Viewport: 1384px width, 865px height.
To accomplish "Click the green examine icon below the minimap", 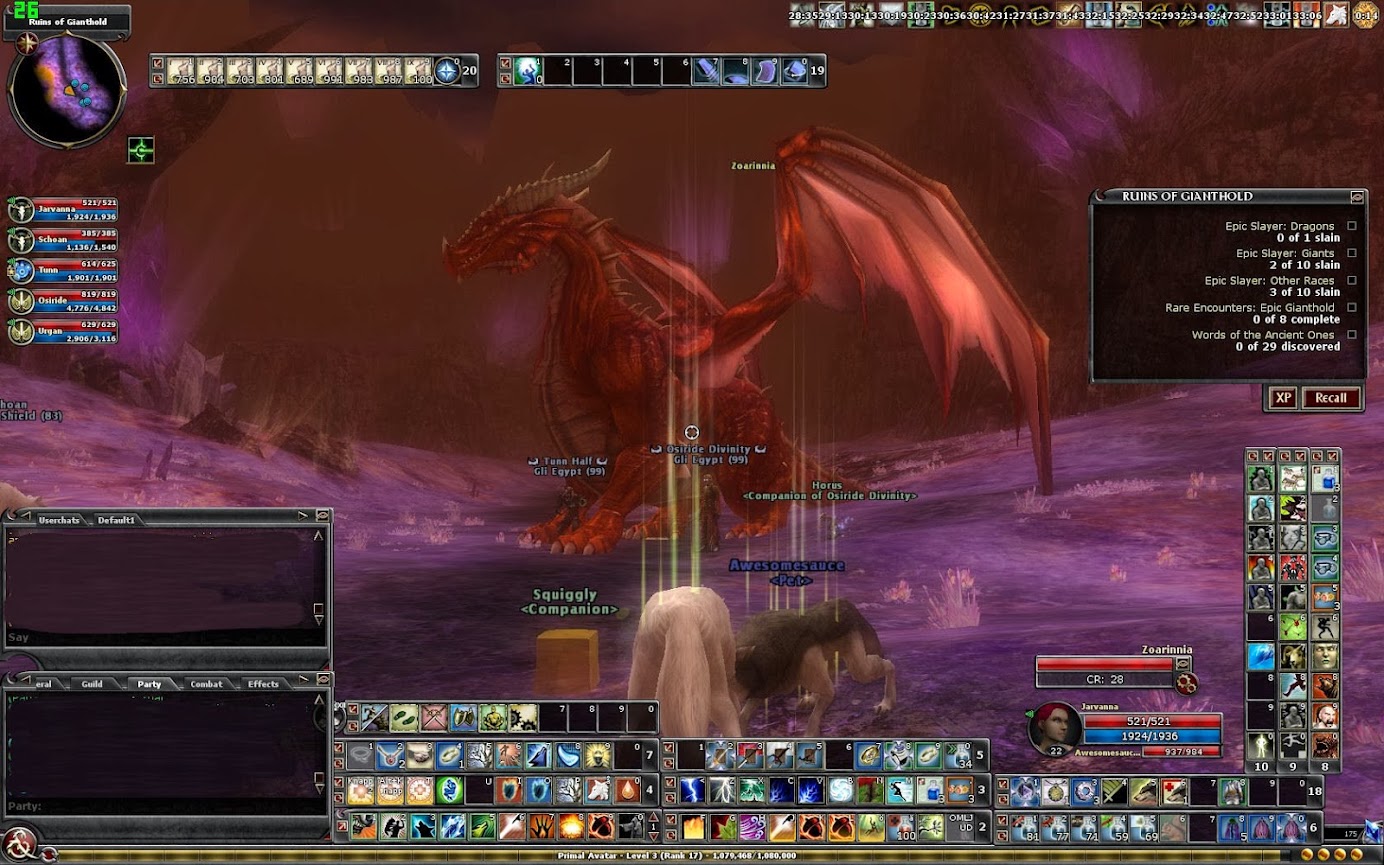I will pyautogui.click(x=141, y=151).
